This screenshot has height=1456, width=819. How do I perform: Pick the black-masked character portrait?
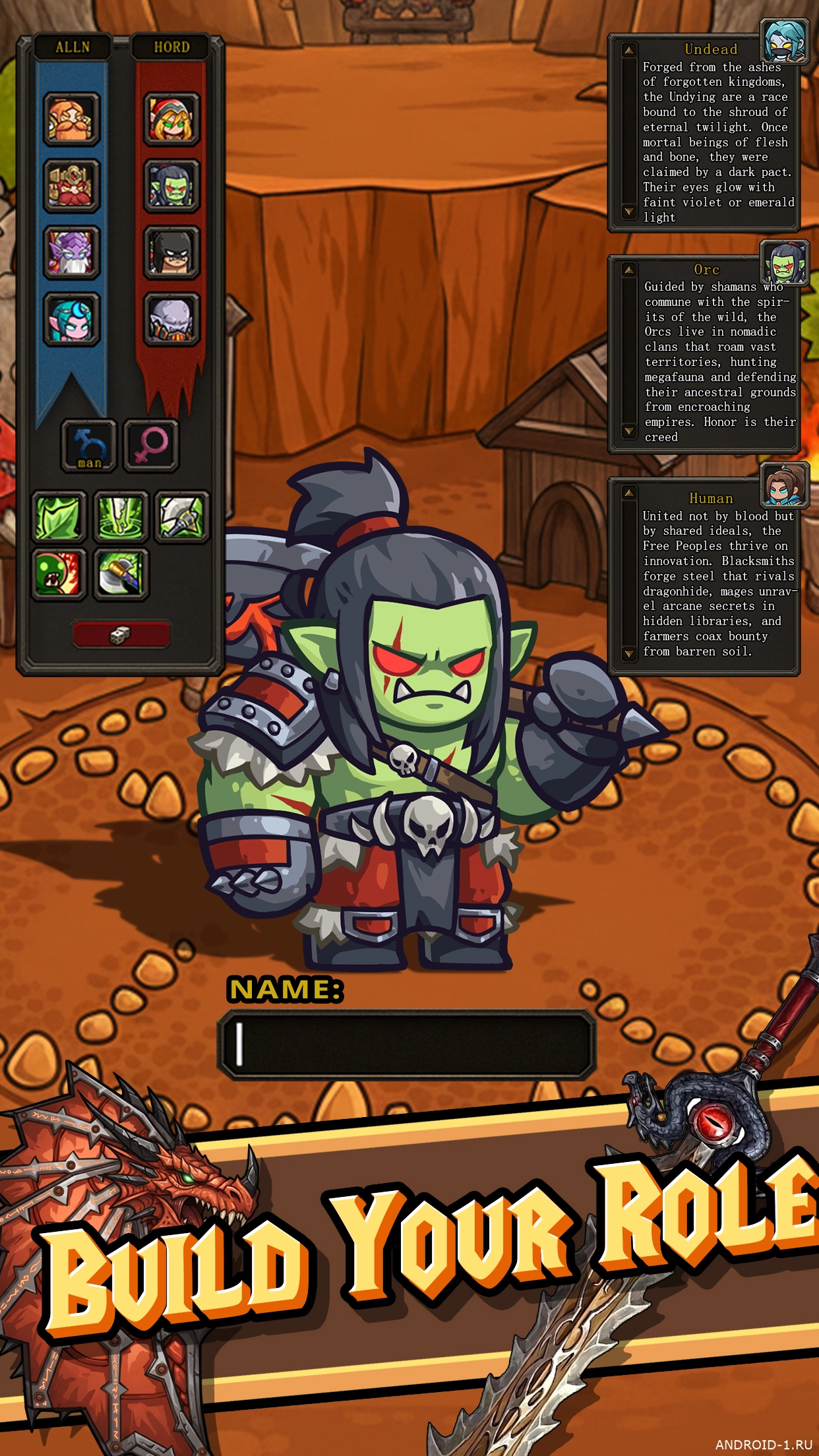[171, 252]
